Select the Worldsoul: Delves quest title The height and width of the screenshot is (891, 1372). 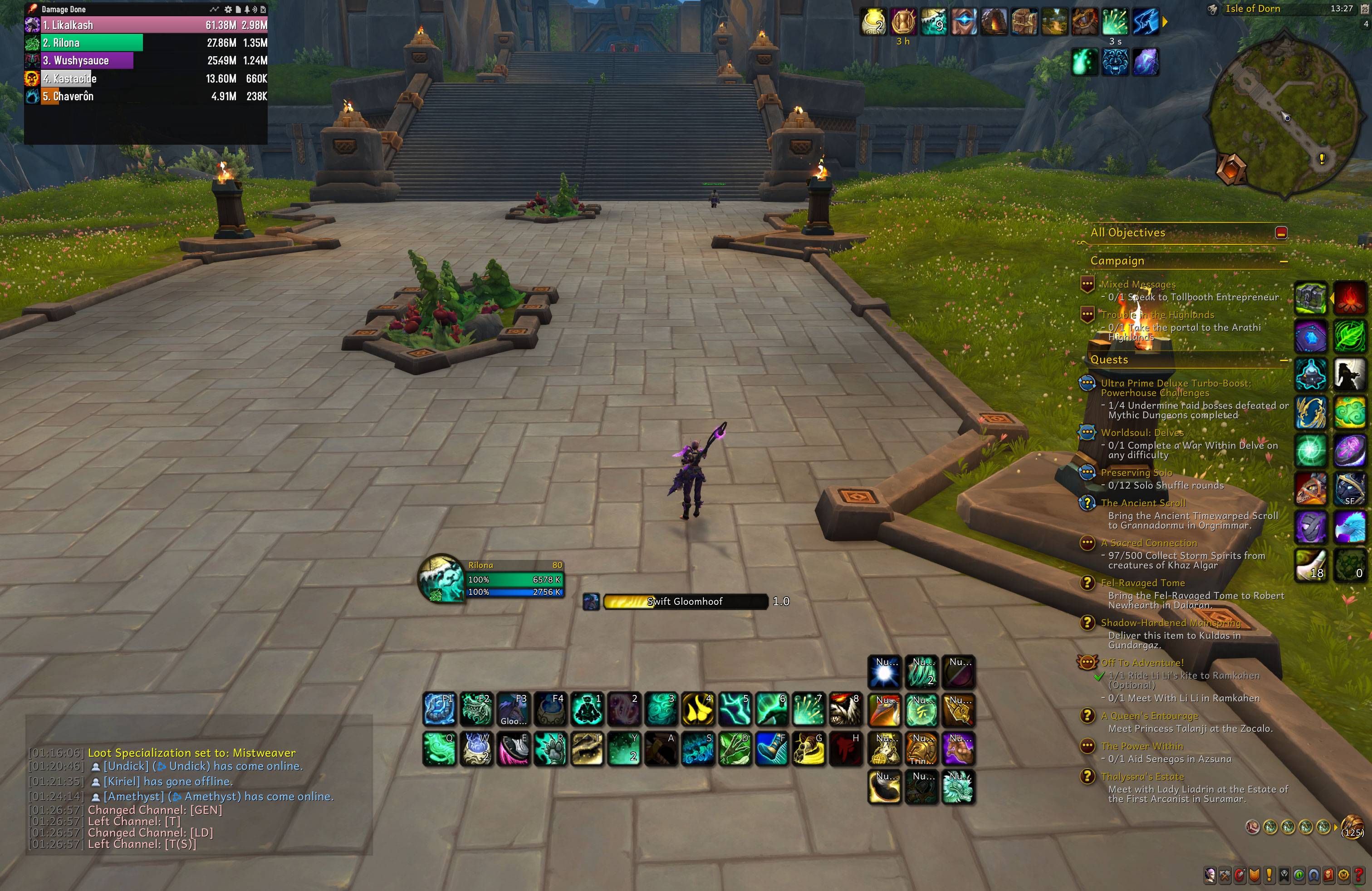1143,433
